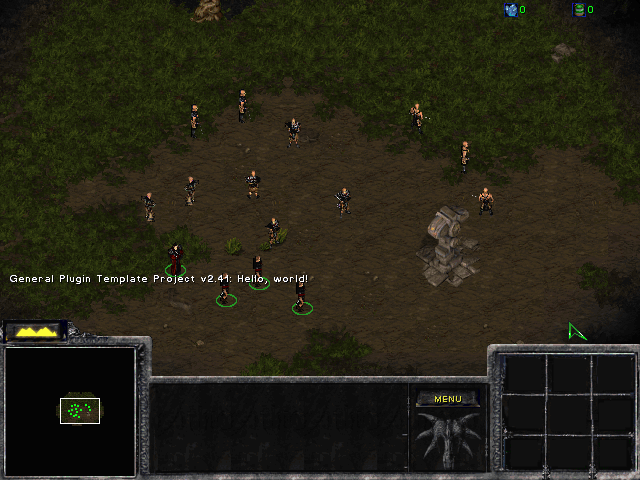Screen dimensions: 640x480
Task: Click the unit portrait panel below MENU
Action: click(x=447, y=439)
